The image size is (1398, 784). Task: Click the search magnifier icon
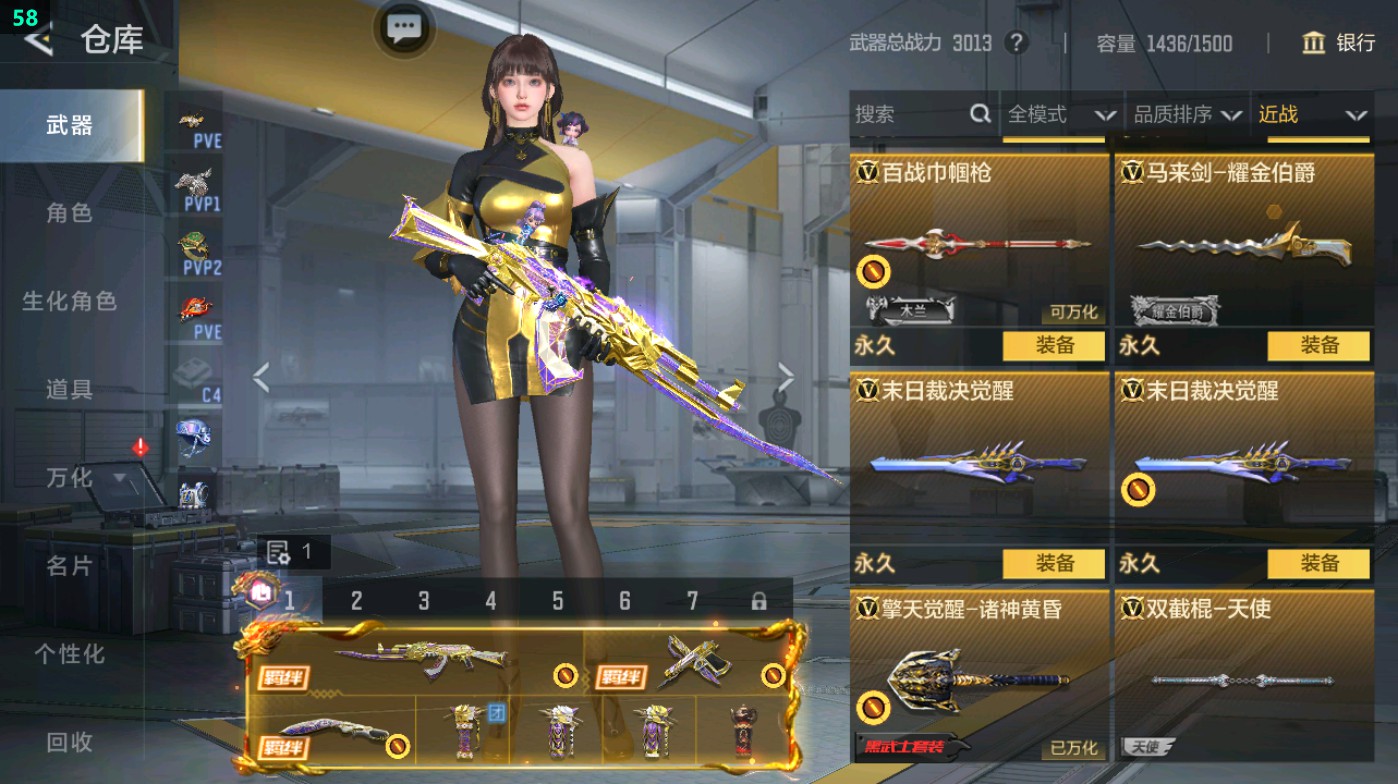[978, 115]
